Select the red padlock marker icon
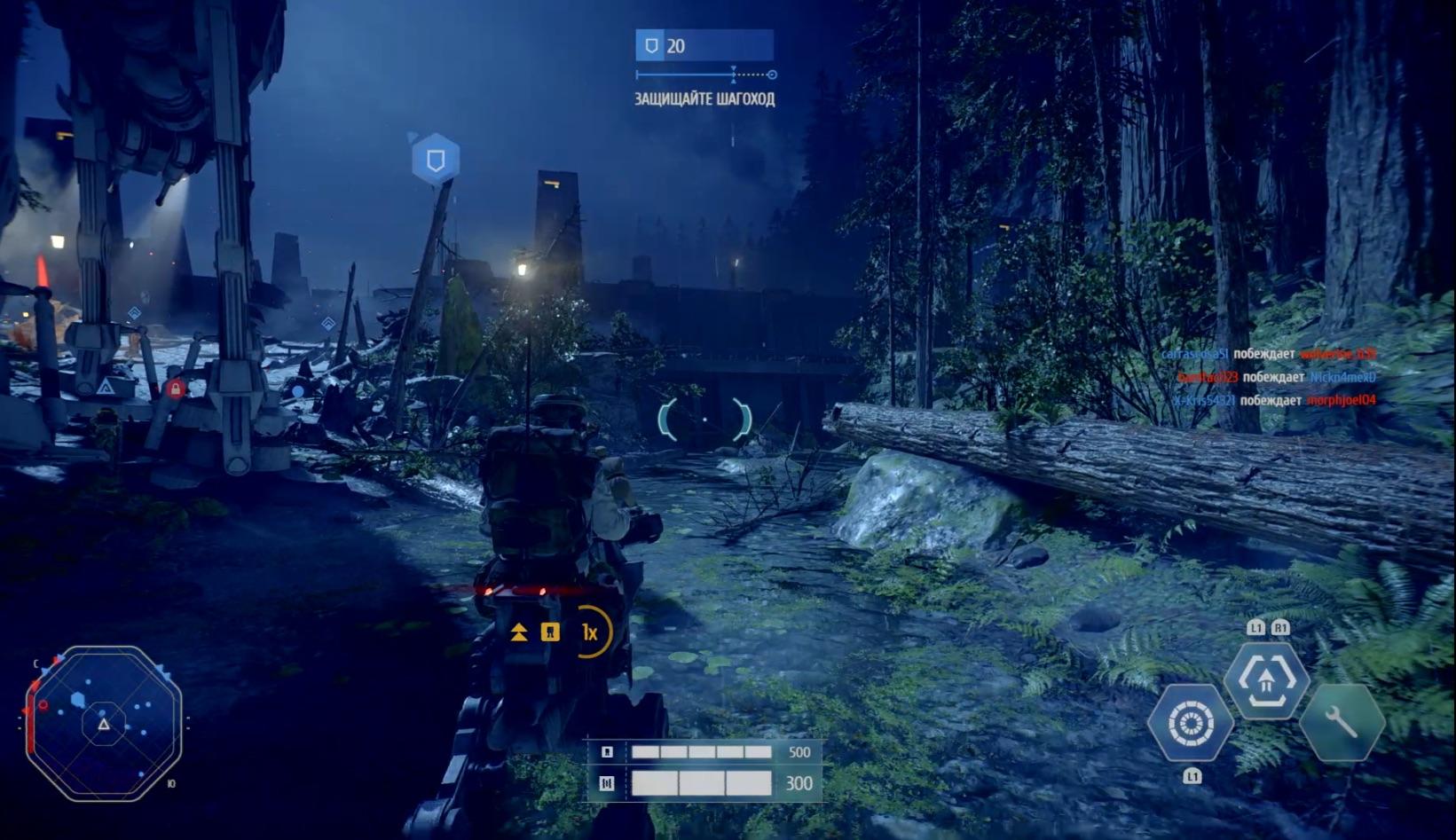 176,389
